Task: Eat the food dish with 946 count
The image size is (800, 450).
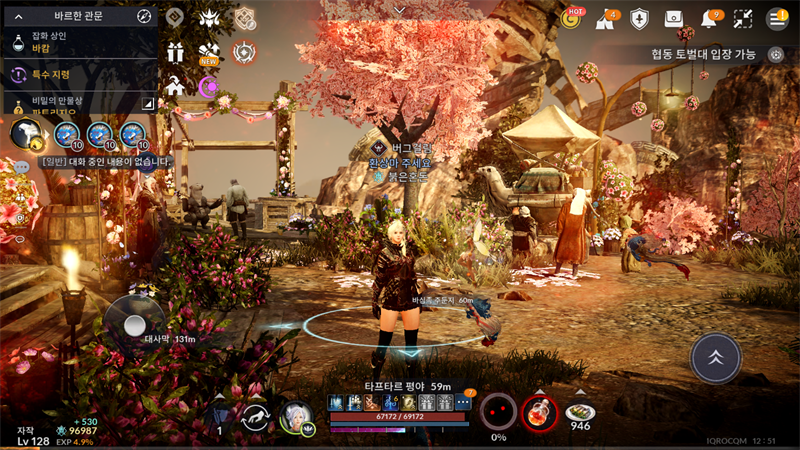Action: click(x=580, y=412)
